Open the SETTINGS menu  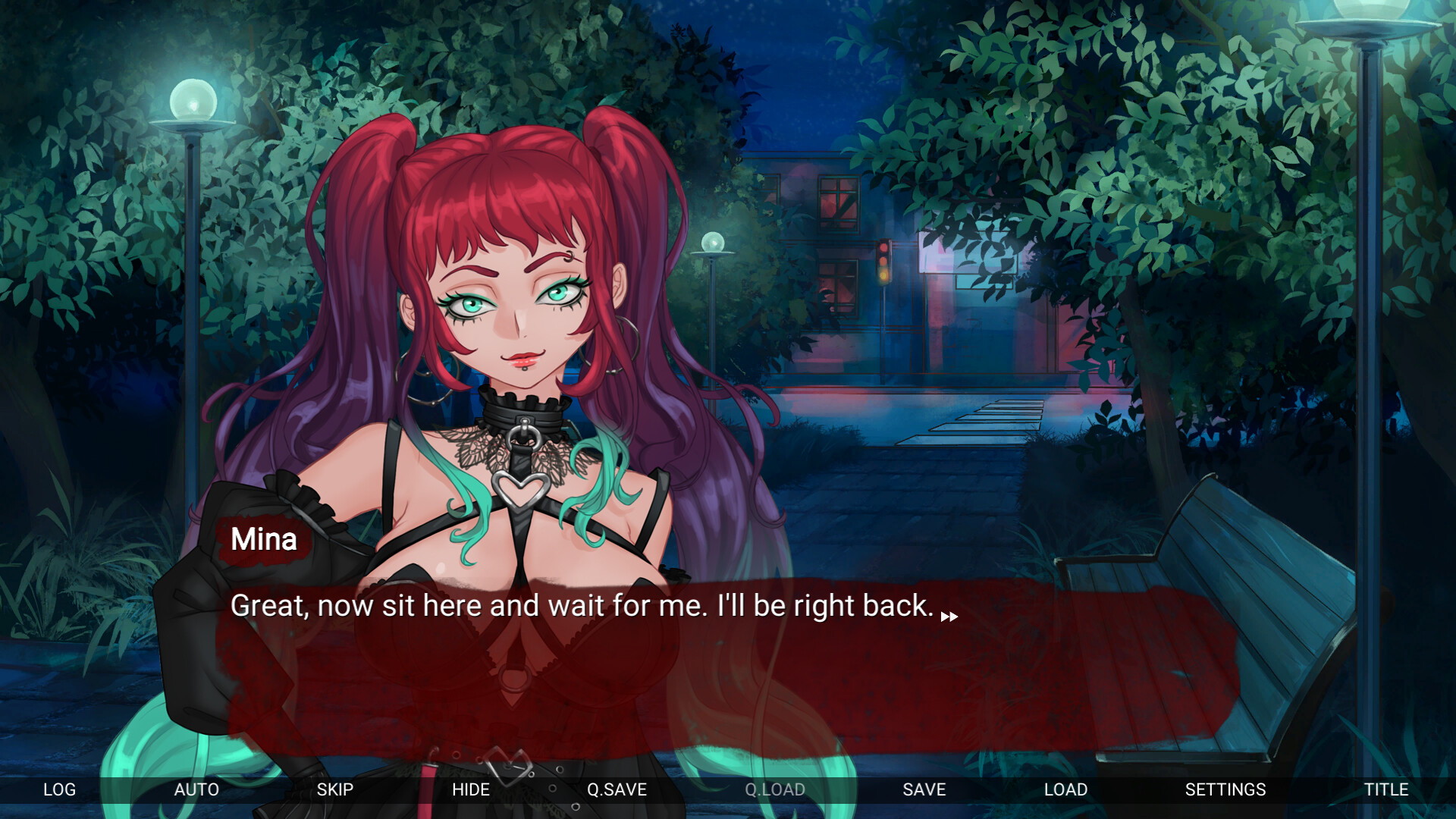coord(1224,789)
